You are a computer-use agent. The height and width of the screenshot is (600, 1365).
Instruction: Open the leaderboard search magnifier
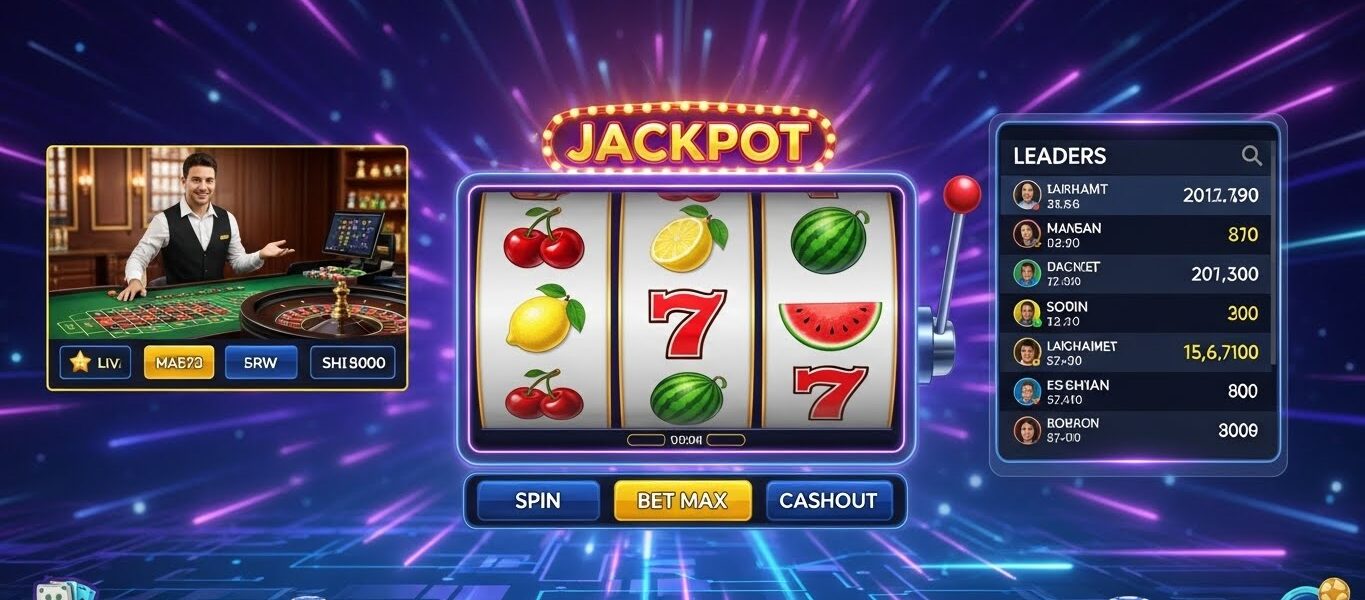pos(1251,155)
